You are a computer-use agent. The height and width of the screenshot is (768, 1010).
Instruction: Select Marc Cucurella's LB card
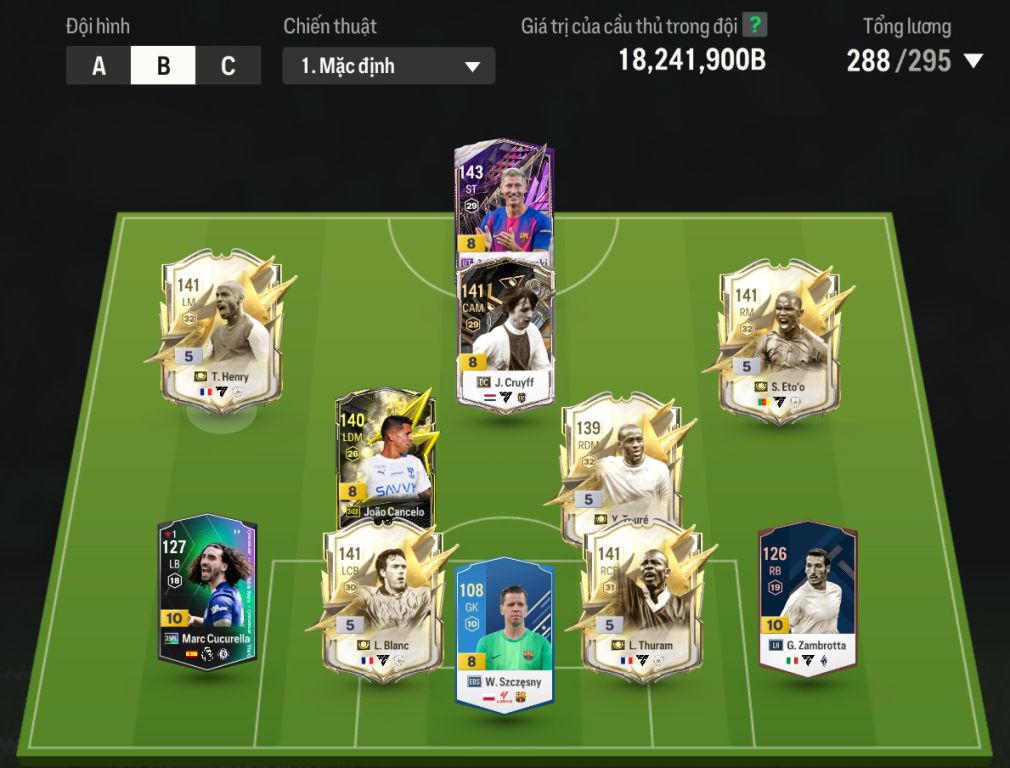coord(207,592)
